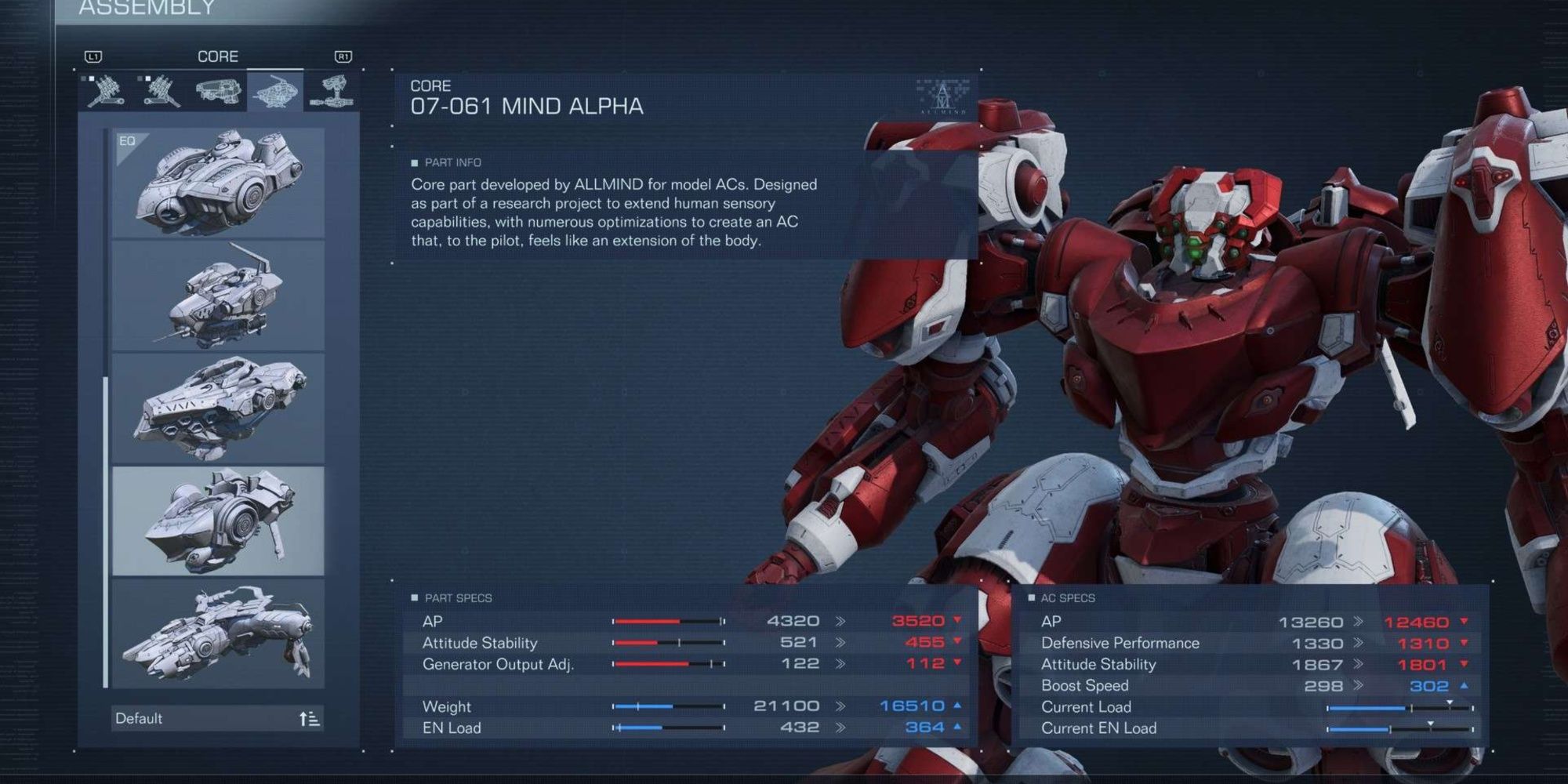Click the ASSEMBLY header
1568x784 pixels.
point(145,8)
